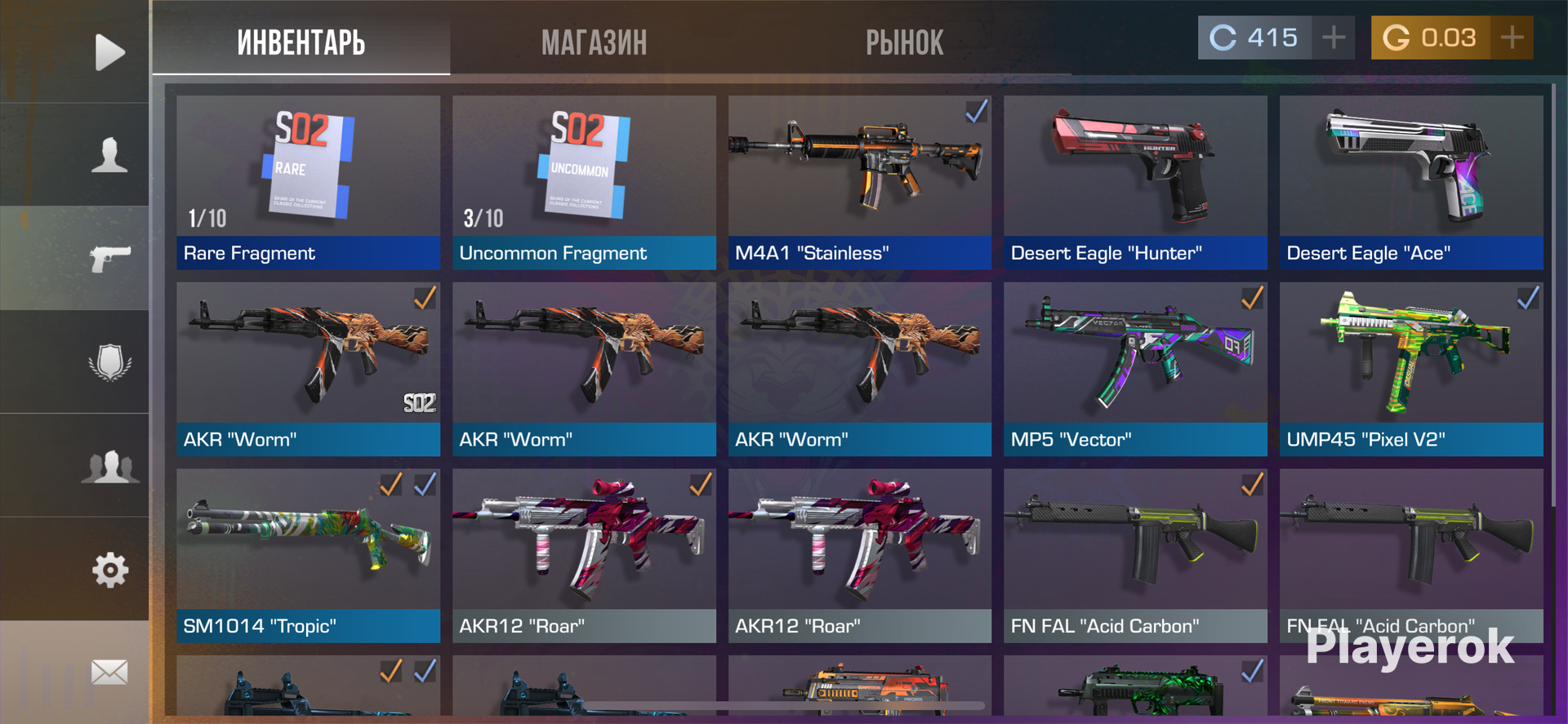Add silver coins with the plus button
Image resolution: width=1568 pixels, height=724 pixels.
1333,38
